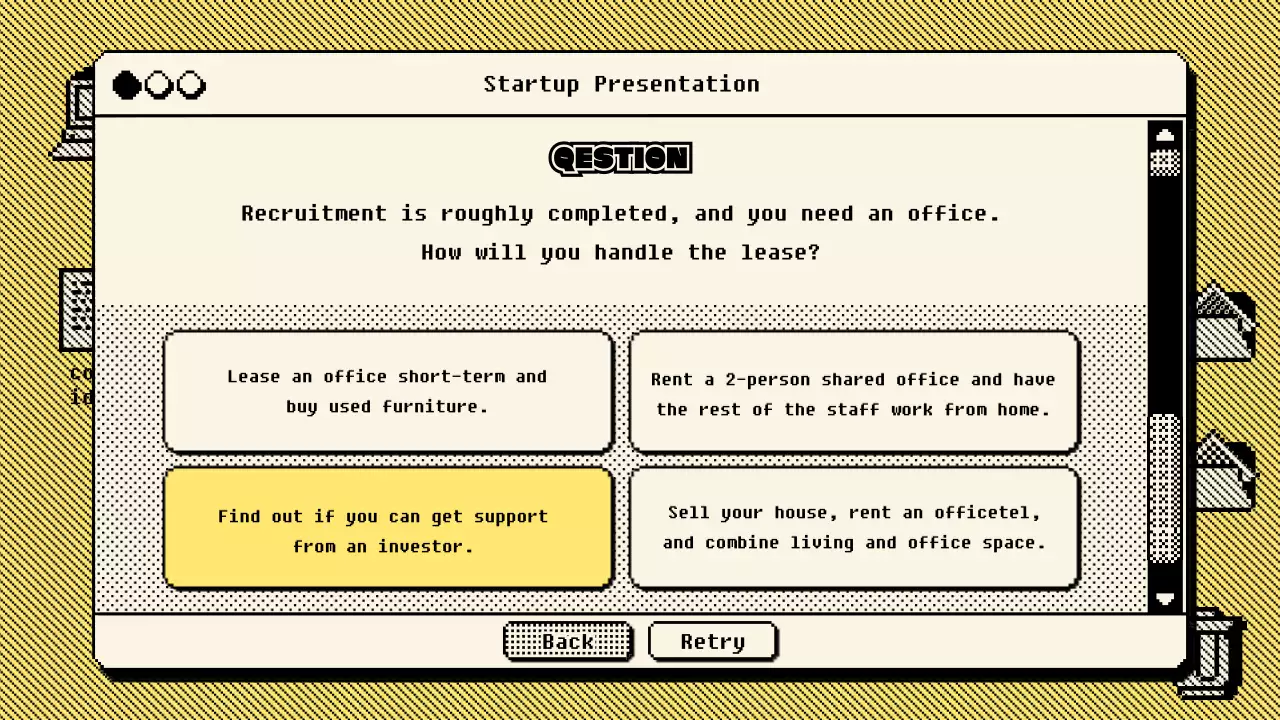The width and height of the screenshot is (1280, 720).
Task: Click the scrollbar up arrow
Action: [x=1165, y=134]
